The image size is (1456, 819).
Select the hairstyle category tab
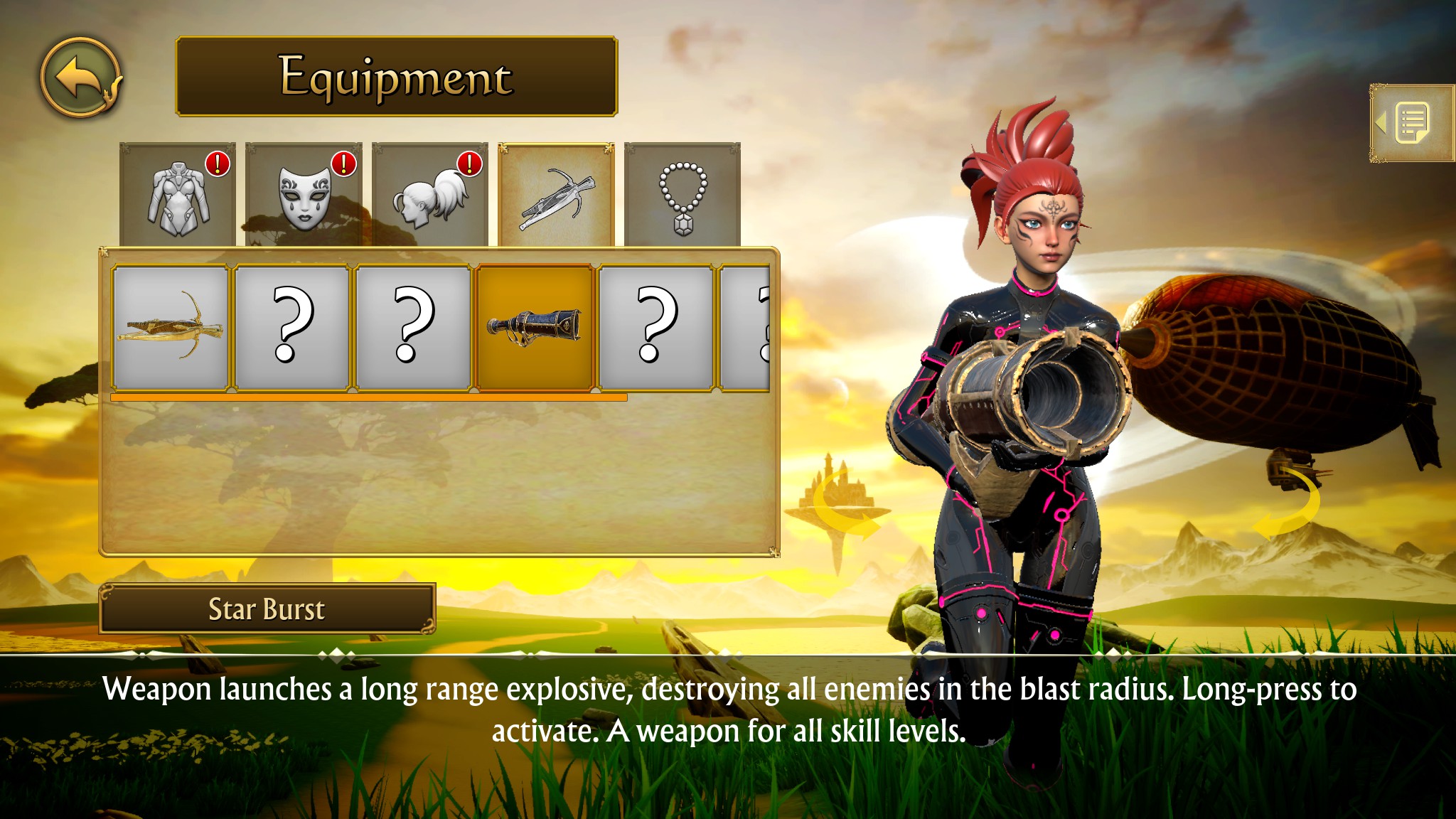tap(429, 195)
